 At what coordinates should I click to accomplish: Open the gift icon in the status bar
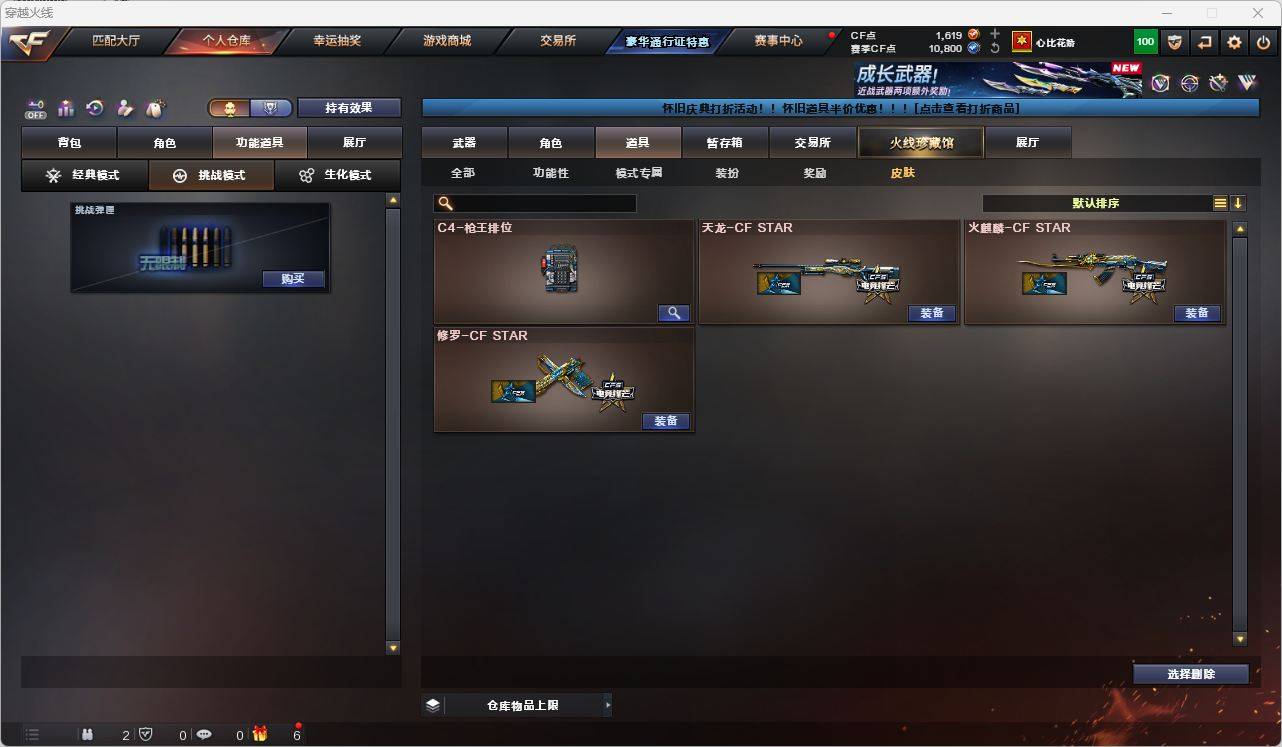tap(260, 733)
